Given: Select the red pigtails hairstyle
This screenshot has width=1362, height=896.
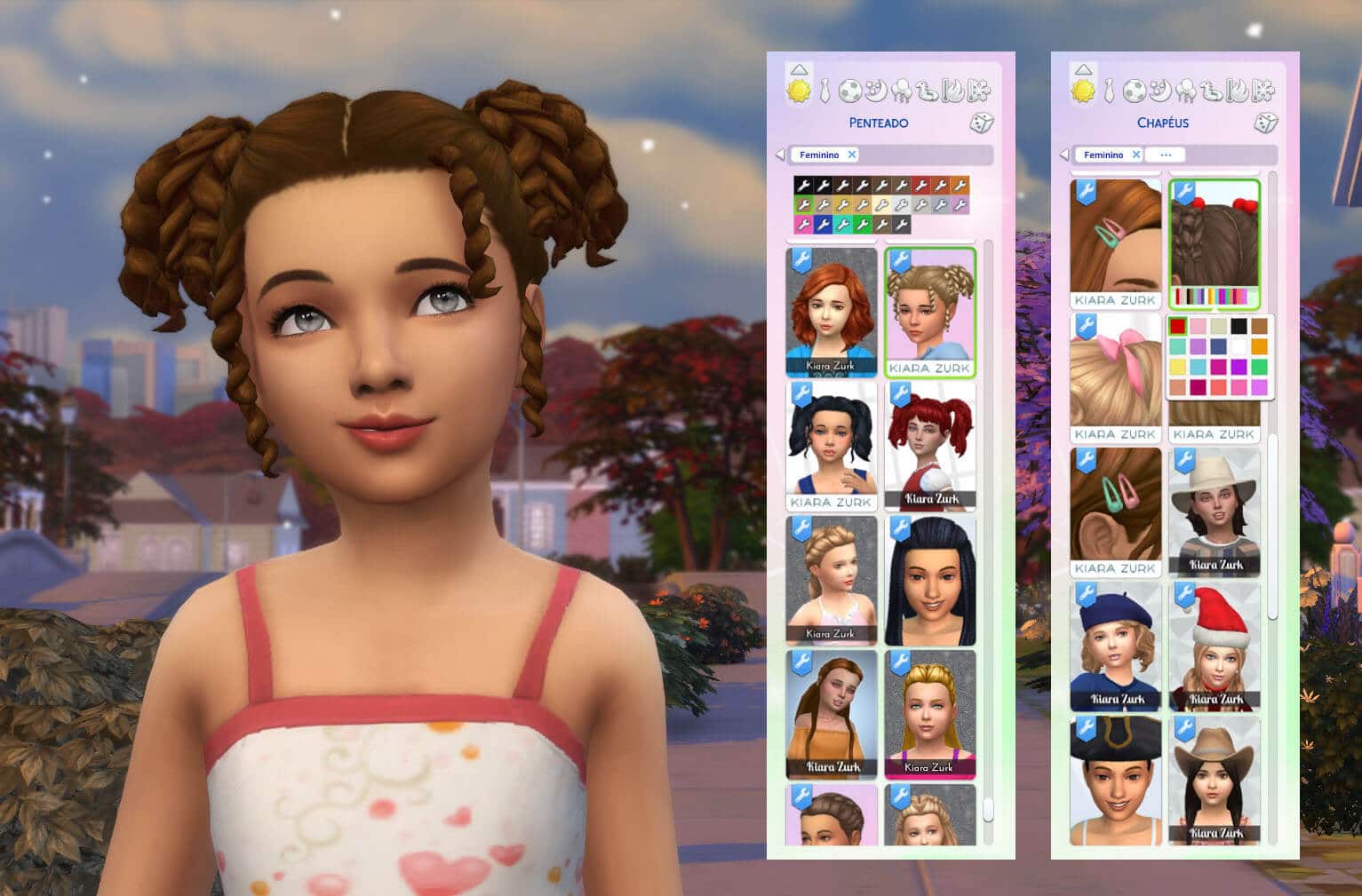Looking at the screenshot, I should pos(929,445).
